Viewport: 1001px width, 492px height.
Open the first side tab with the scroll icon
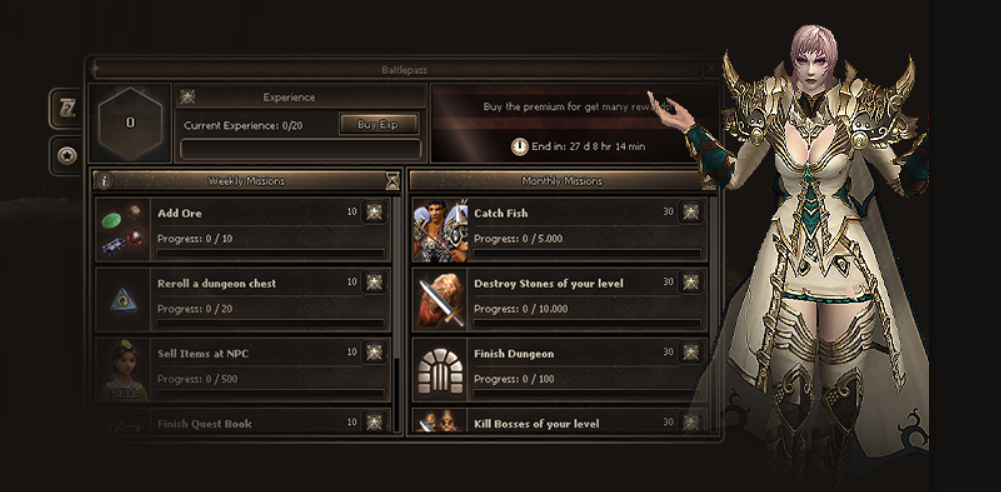pyautogui.click(x=67, y=109)
